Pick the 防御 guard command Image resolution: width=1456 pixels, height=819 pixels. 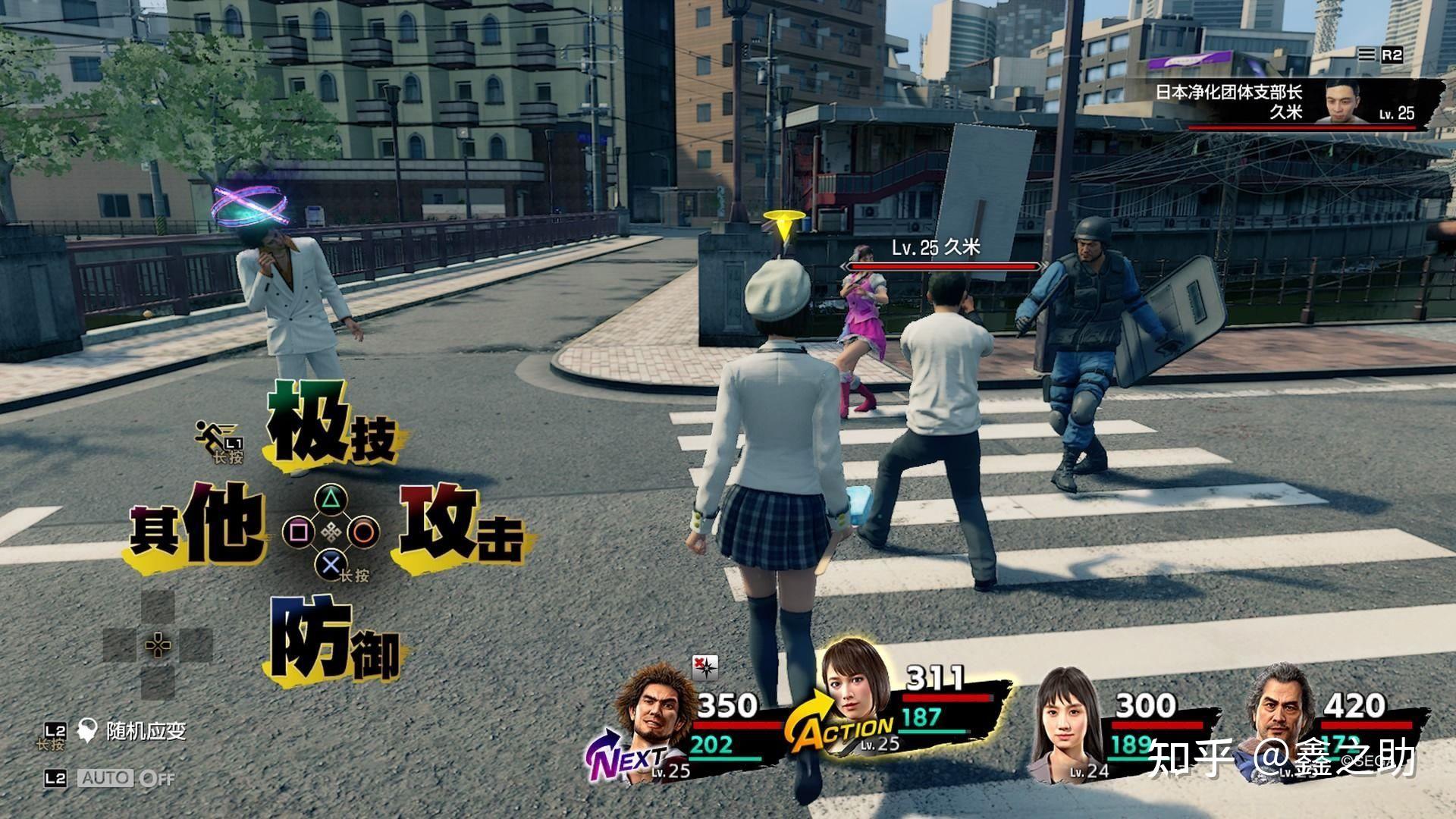[334, 645]
